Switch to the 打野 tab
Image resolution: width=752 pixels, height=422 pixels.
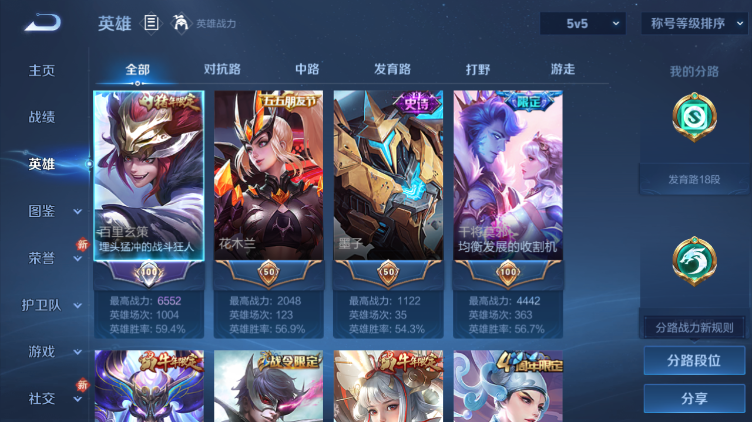pyautogui.click(x=478, y=69)
